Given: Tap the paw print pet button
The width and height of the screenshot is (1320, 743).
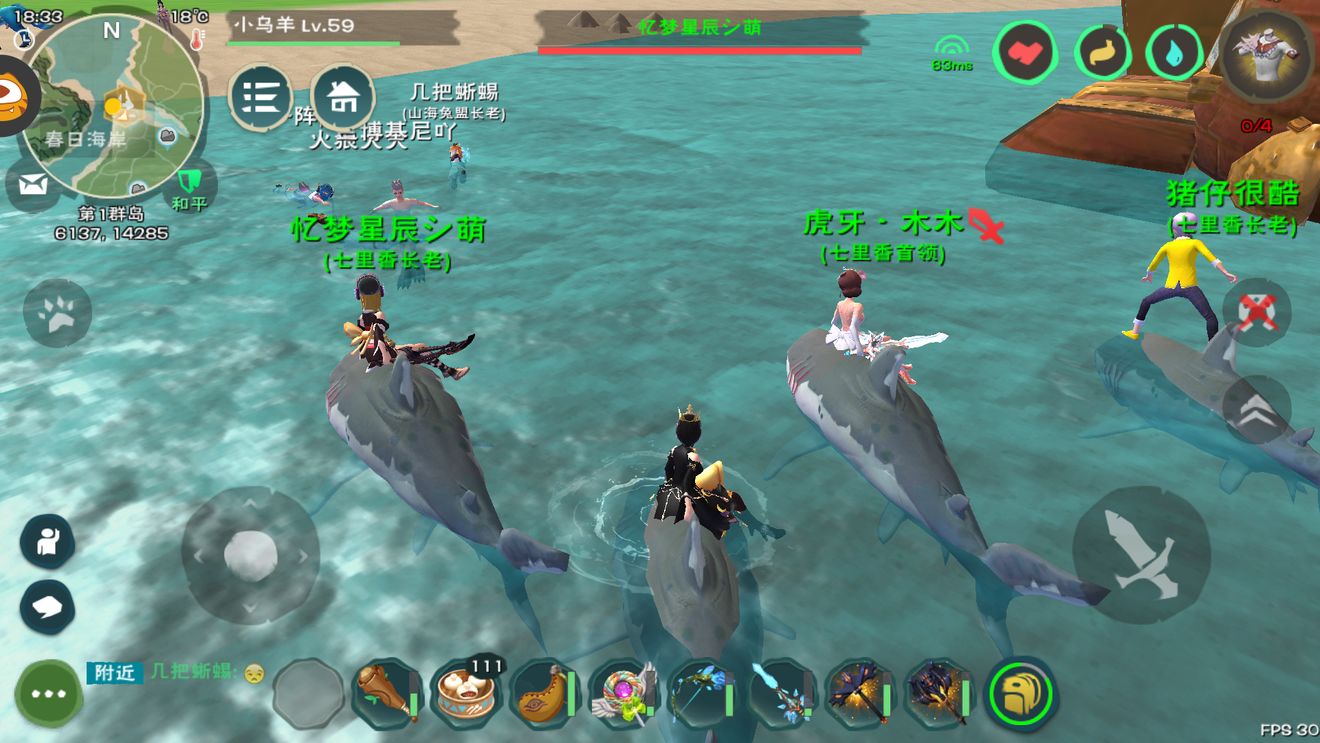Looking at the screenshot, I should [x=57, y=314].
